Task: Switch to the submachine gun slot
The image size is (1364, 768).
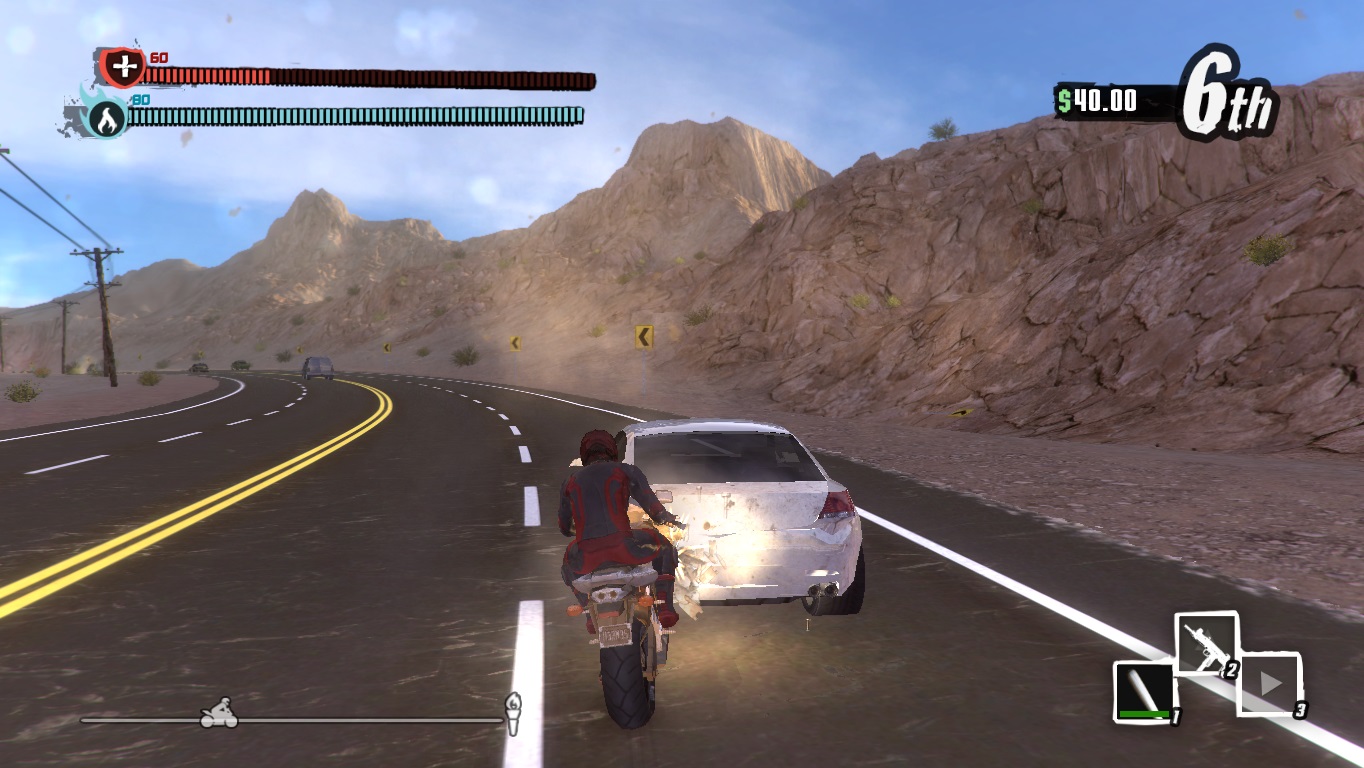Action: 1204,644
